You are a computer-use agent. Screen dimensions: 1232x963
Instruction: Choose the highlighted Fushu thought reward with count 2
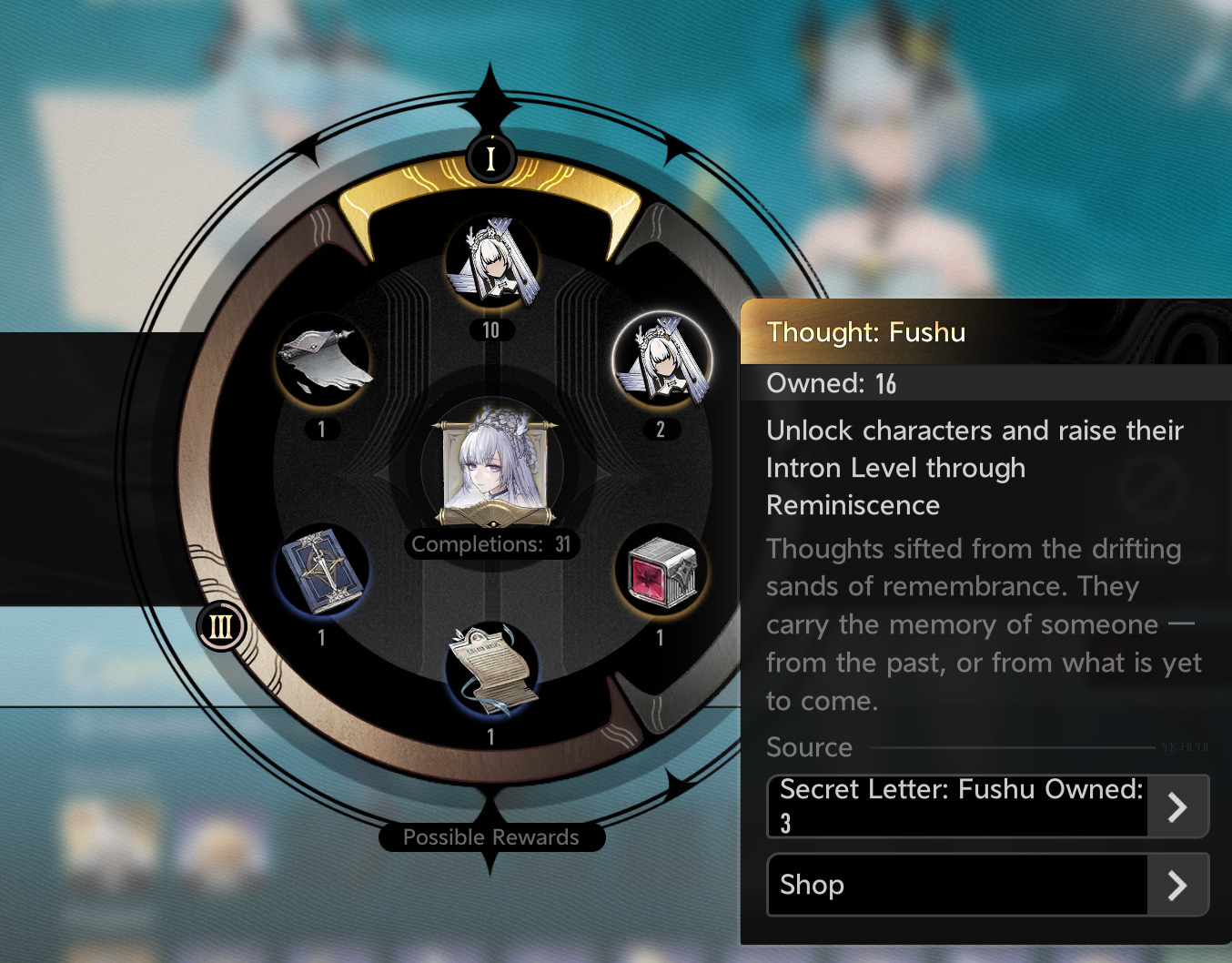coord(661,360)
